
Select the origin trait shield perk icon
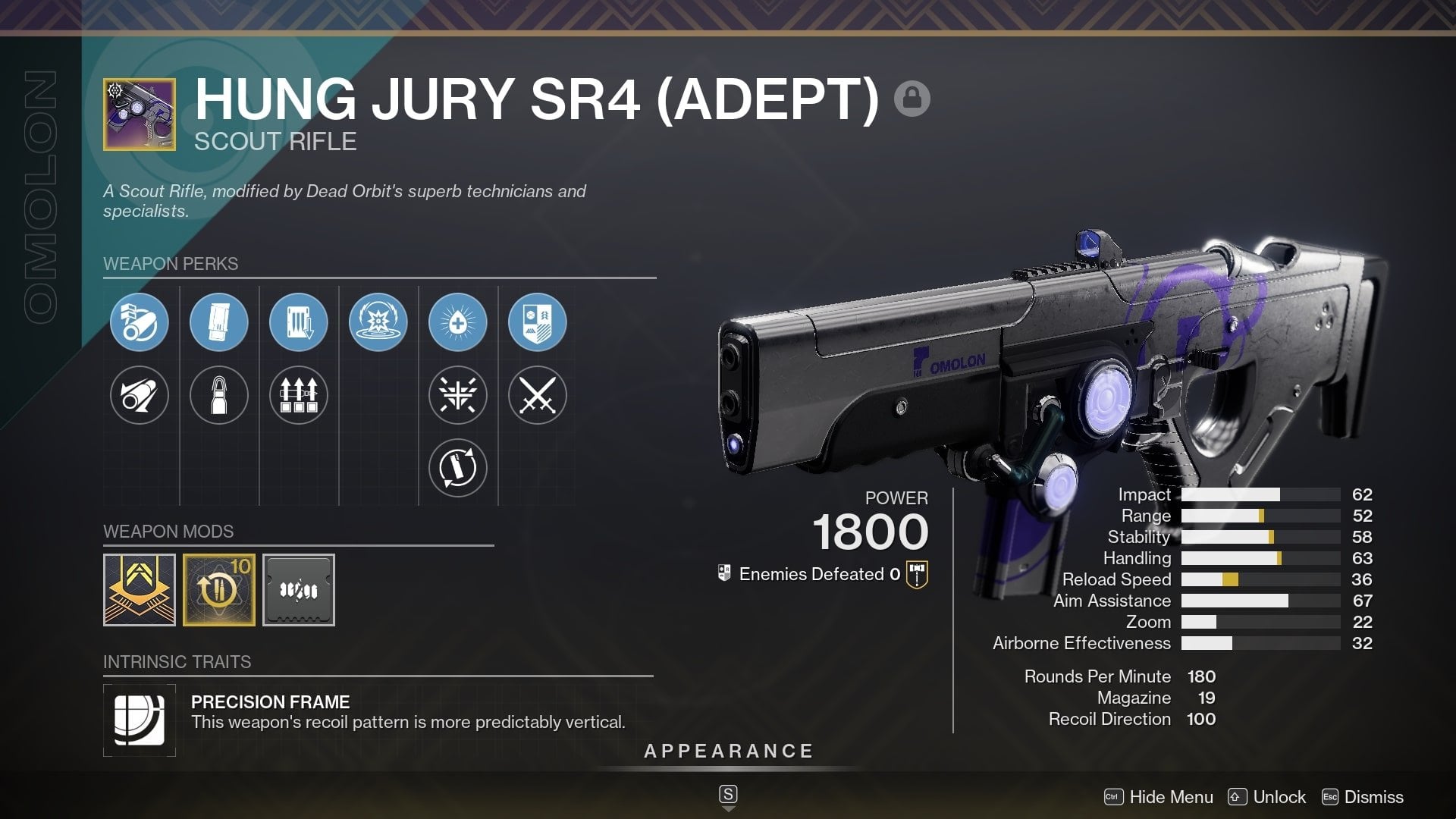click(x=538, y=322)
